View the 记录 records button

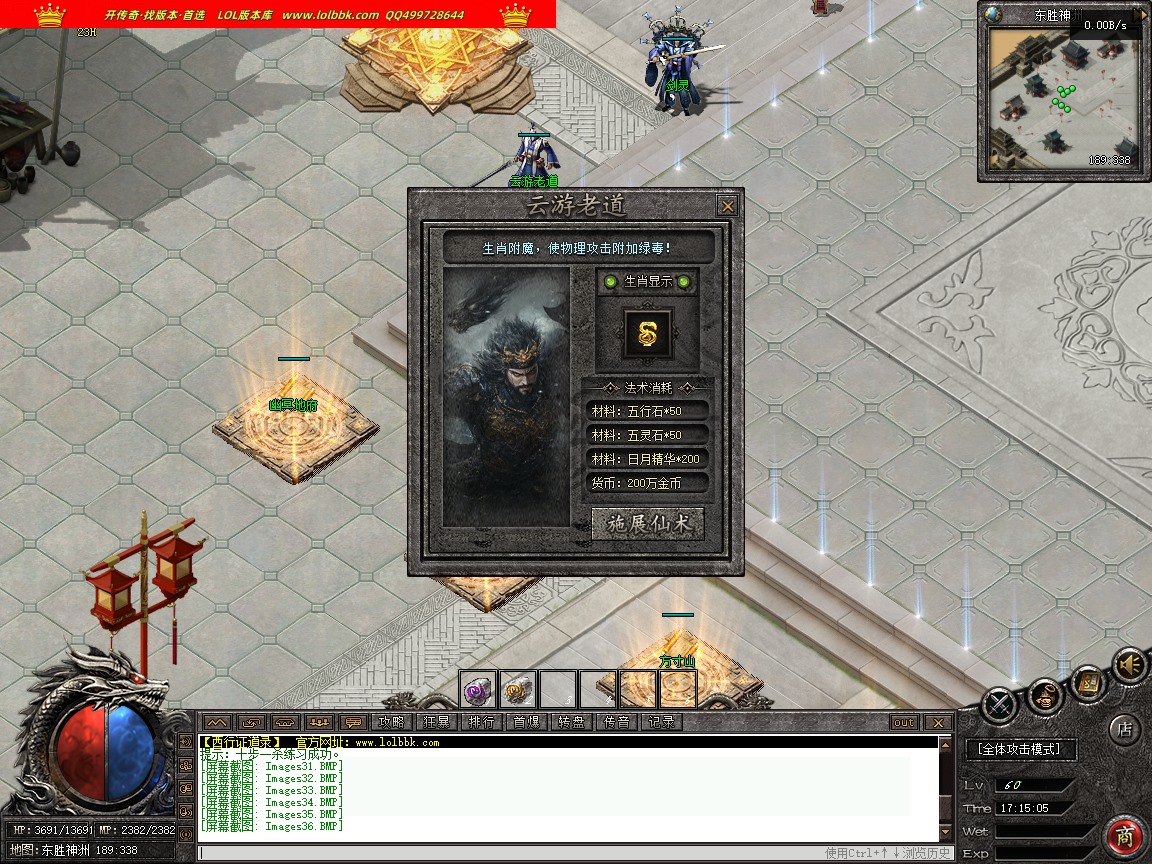661,722
